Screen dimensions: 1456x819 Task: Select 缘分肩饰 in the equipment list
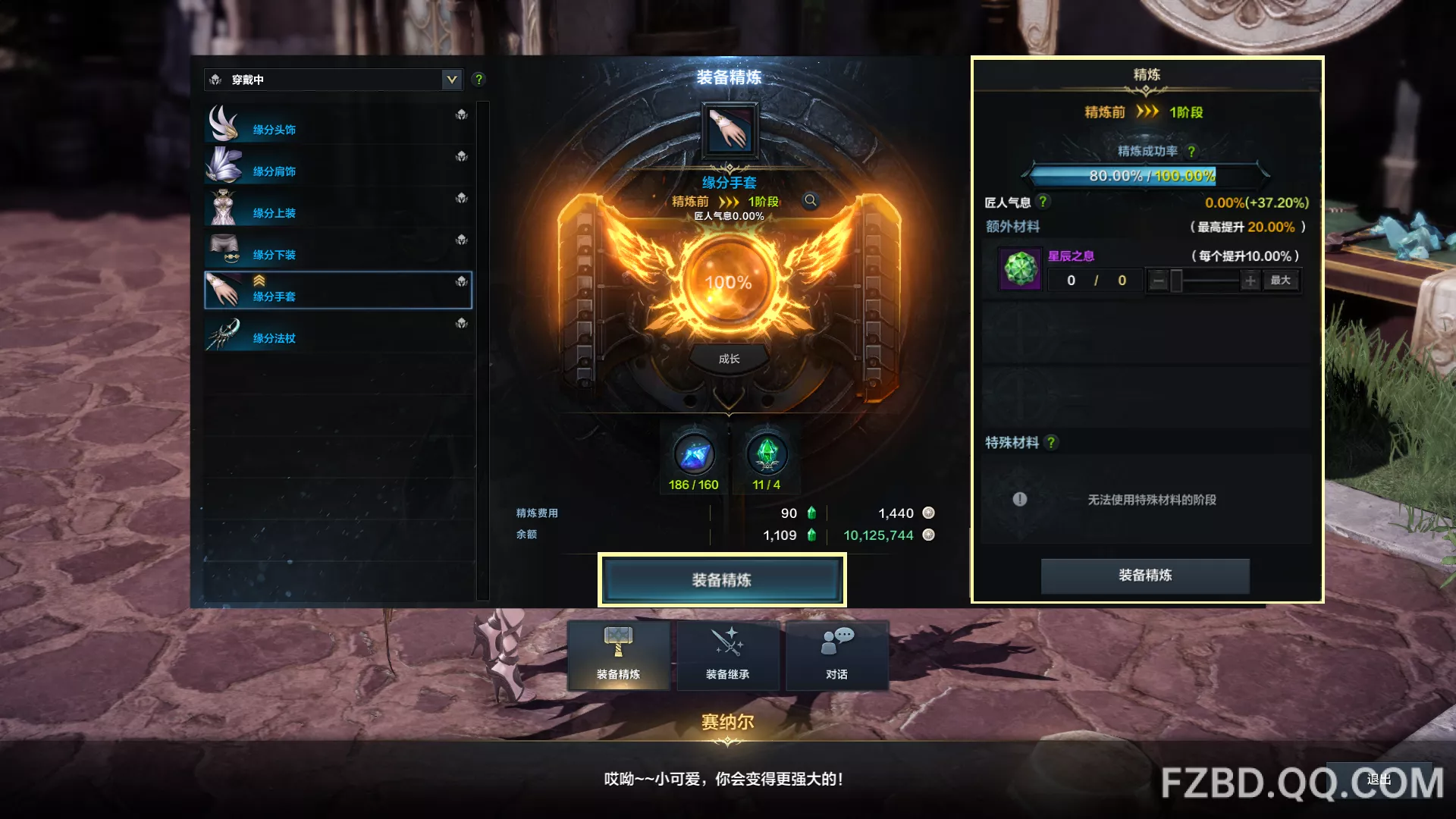[338, 167]
